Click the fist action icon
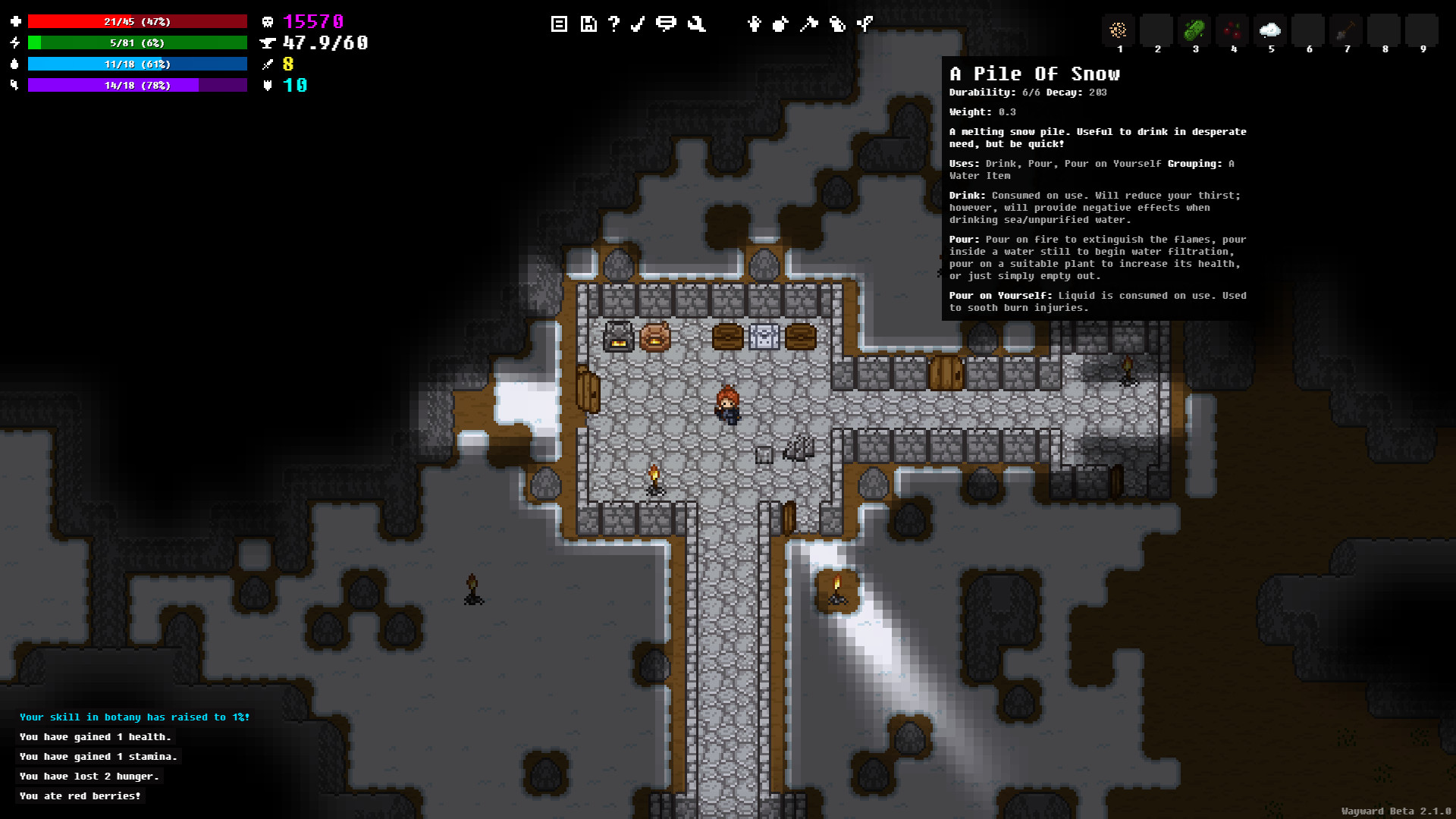This screenshot has height=819, width=1456. [781, 24]
